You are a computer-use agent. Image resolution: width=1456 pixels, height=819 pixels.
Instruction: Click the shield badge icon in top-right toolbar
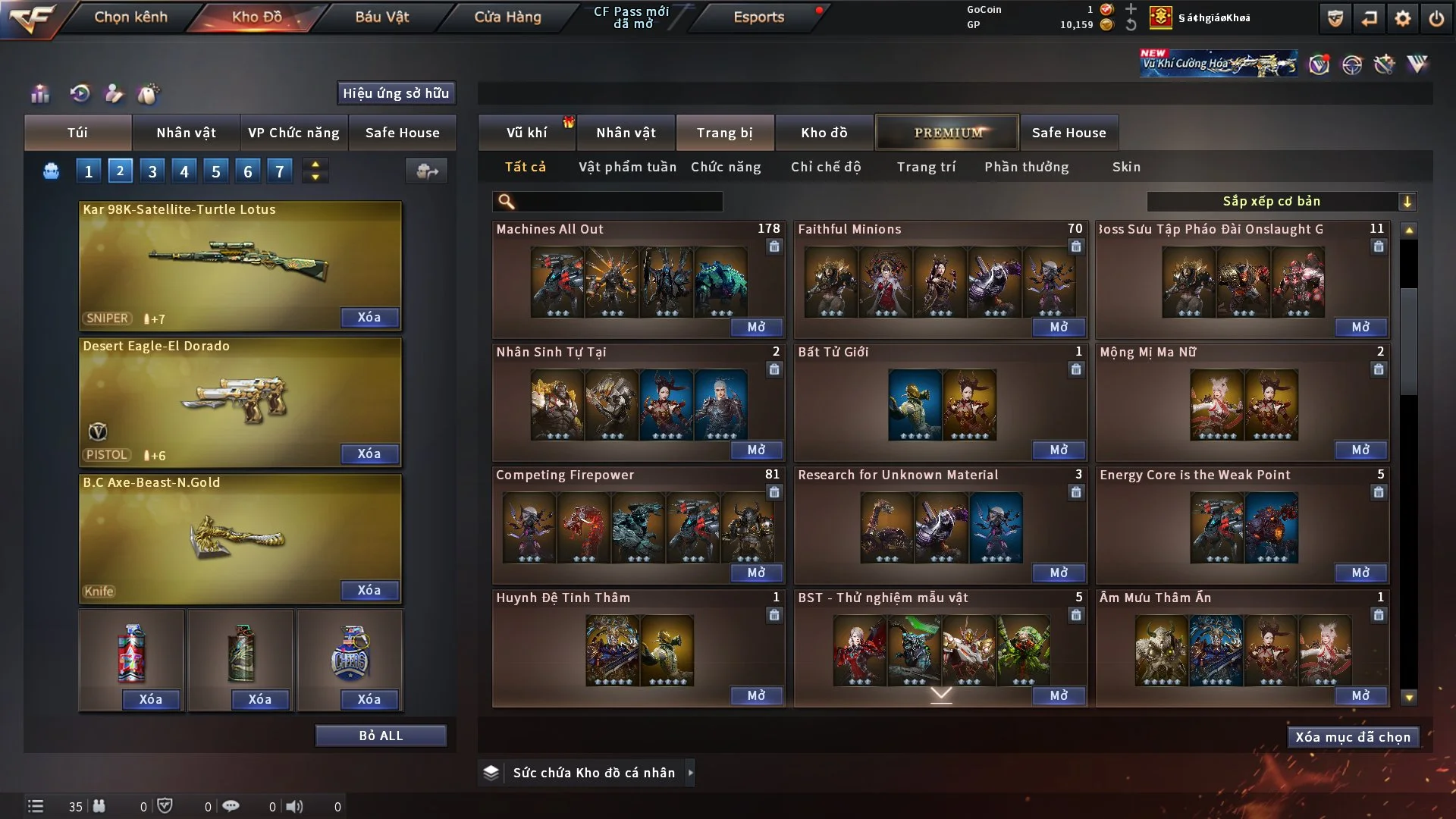click(x=1334, y=17)
